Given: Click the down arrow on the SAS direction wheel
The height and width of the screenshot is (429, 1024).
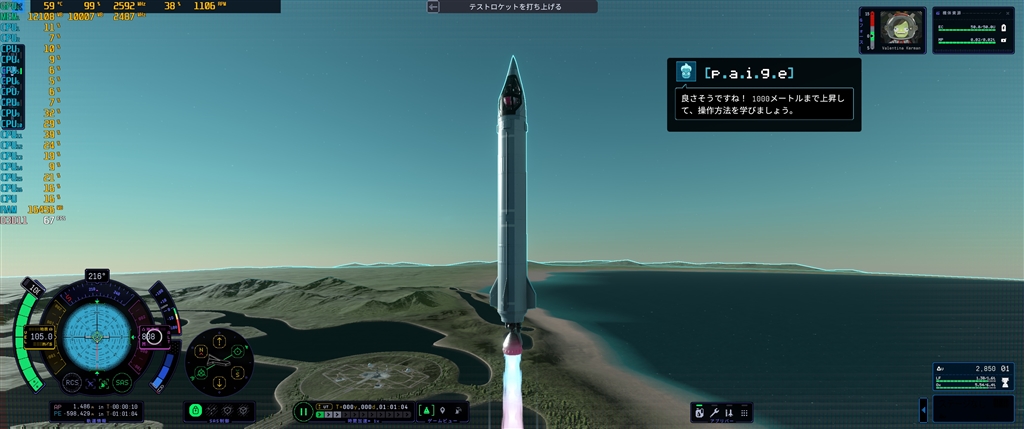Looking at the screenshot, I should [x=220, y=384].
